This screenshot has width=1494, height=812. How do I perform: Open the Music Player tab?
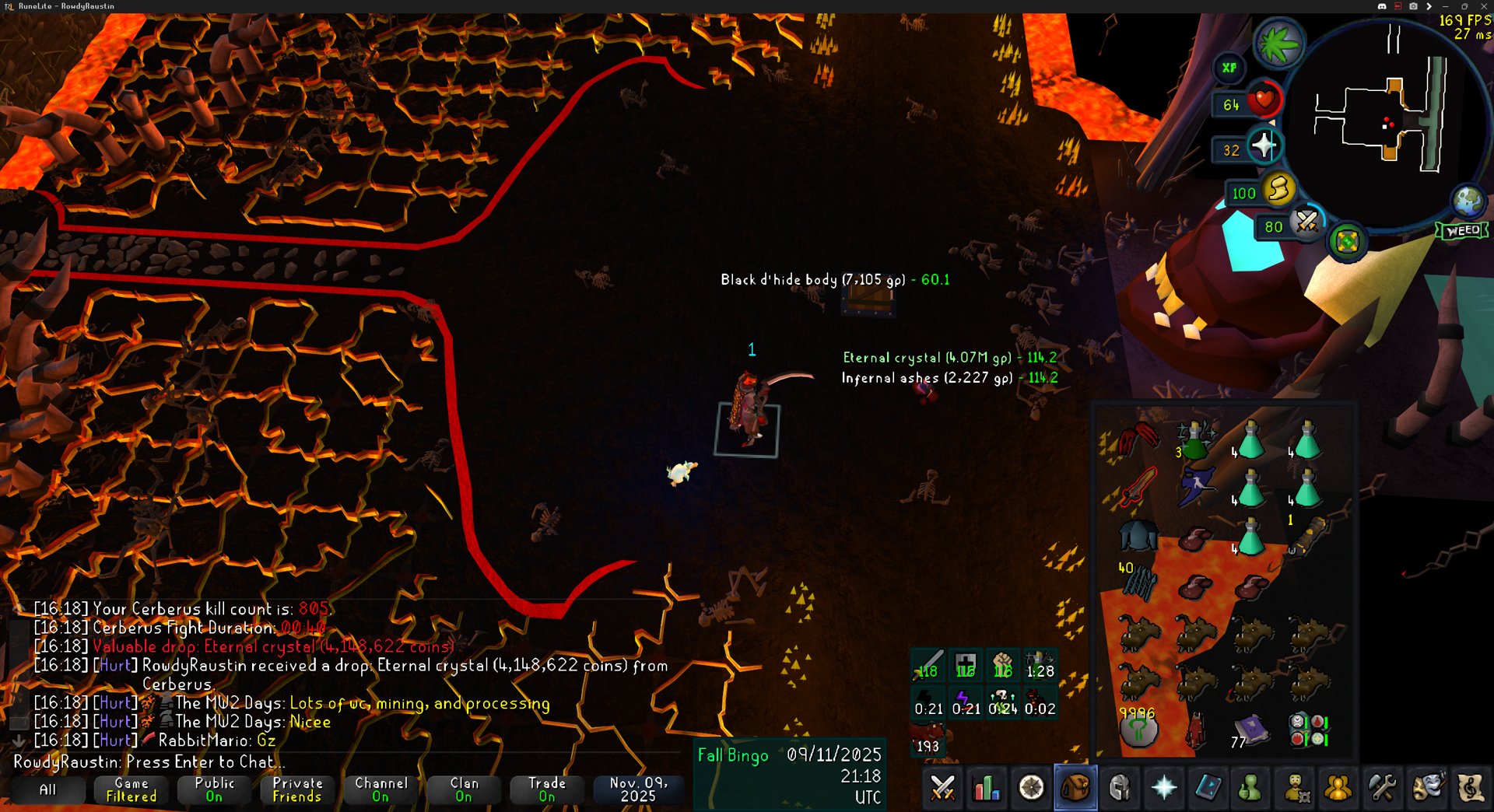coord(1471,788)
